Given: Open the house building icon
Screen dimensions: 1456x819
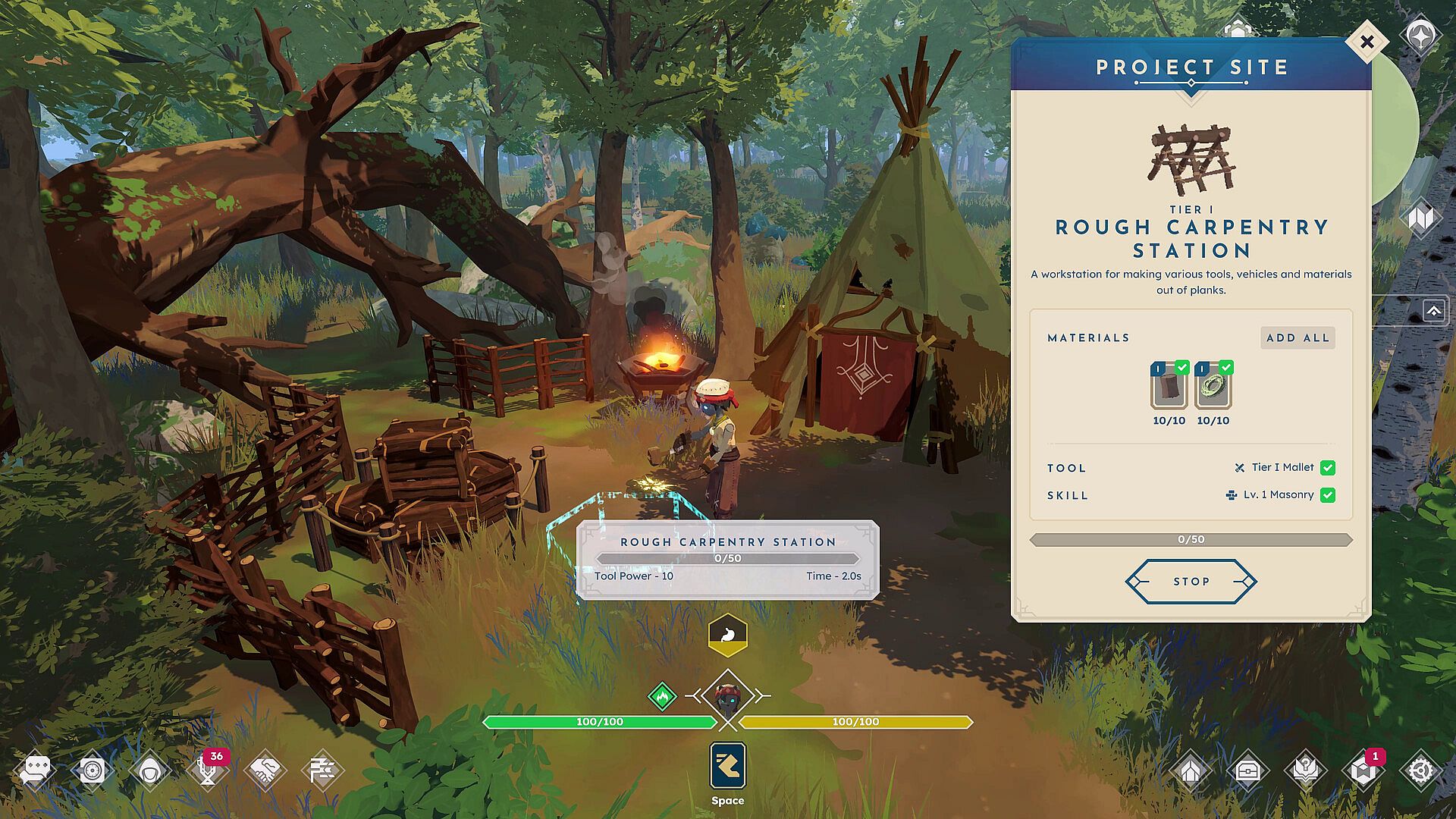Looking at the screenshot, I should click(1191, 771).
